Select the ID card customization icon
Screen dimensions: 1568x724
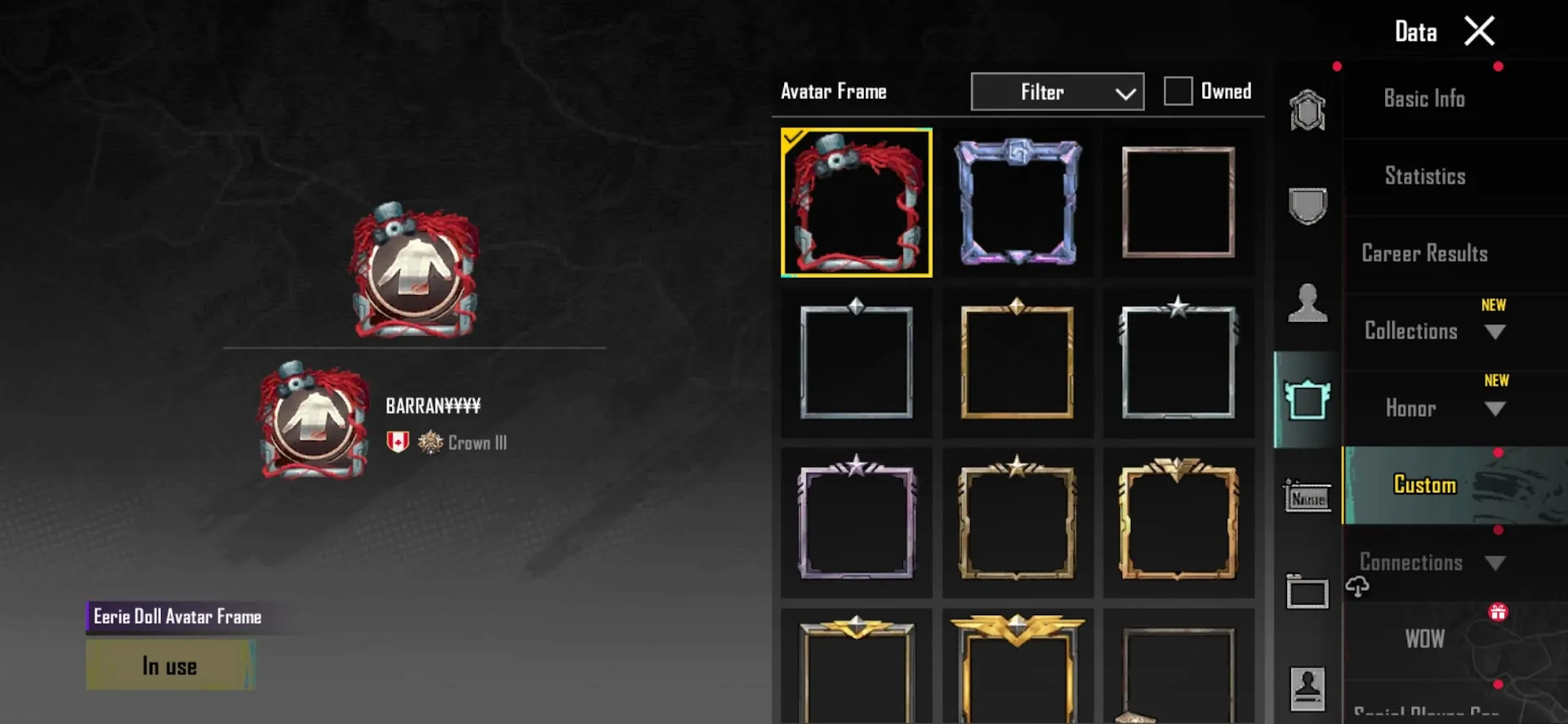coord(1307,688)
